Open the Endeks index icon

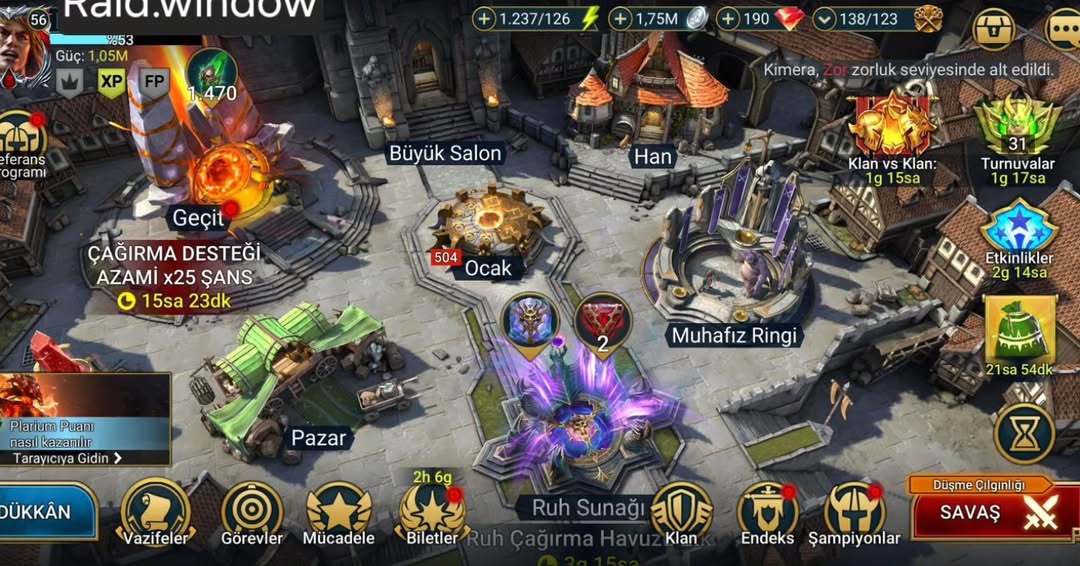pyautogui.click(x=767, y=510)
